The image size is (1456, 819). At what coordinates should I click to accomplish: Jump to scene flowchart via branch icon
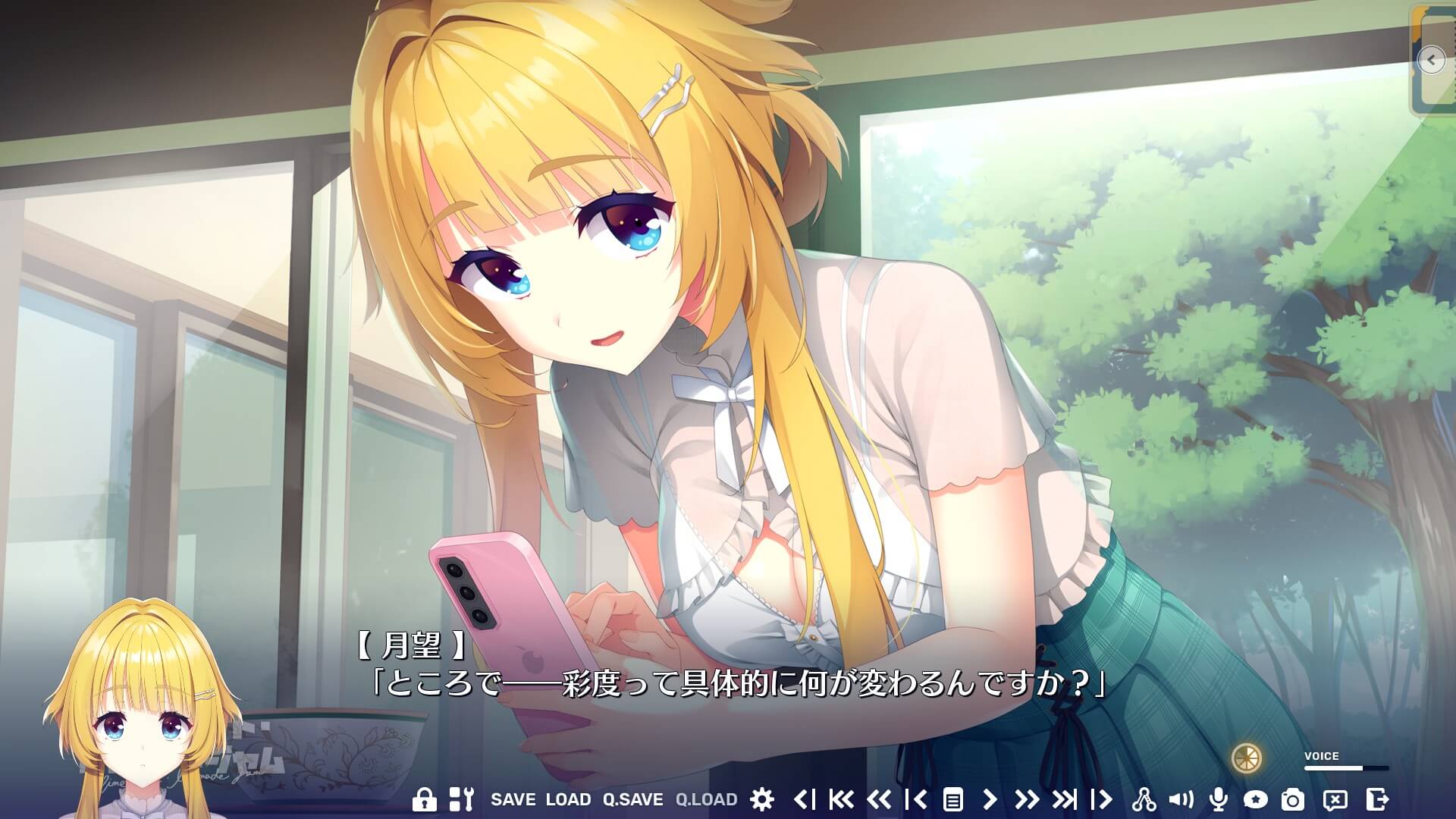(1146, 798)
